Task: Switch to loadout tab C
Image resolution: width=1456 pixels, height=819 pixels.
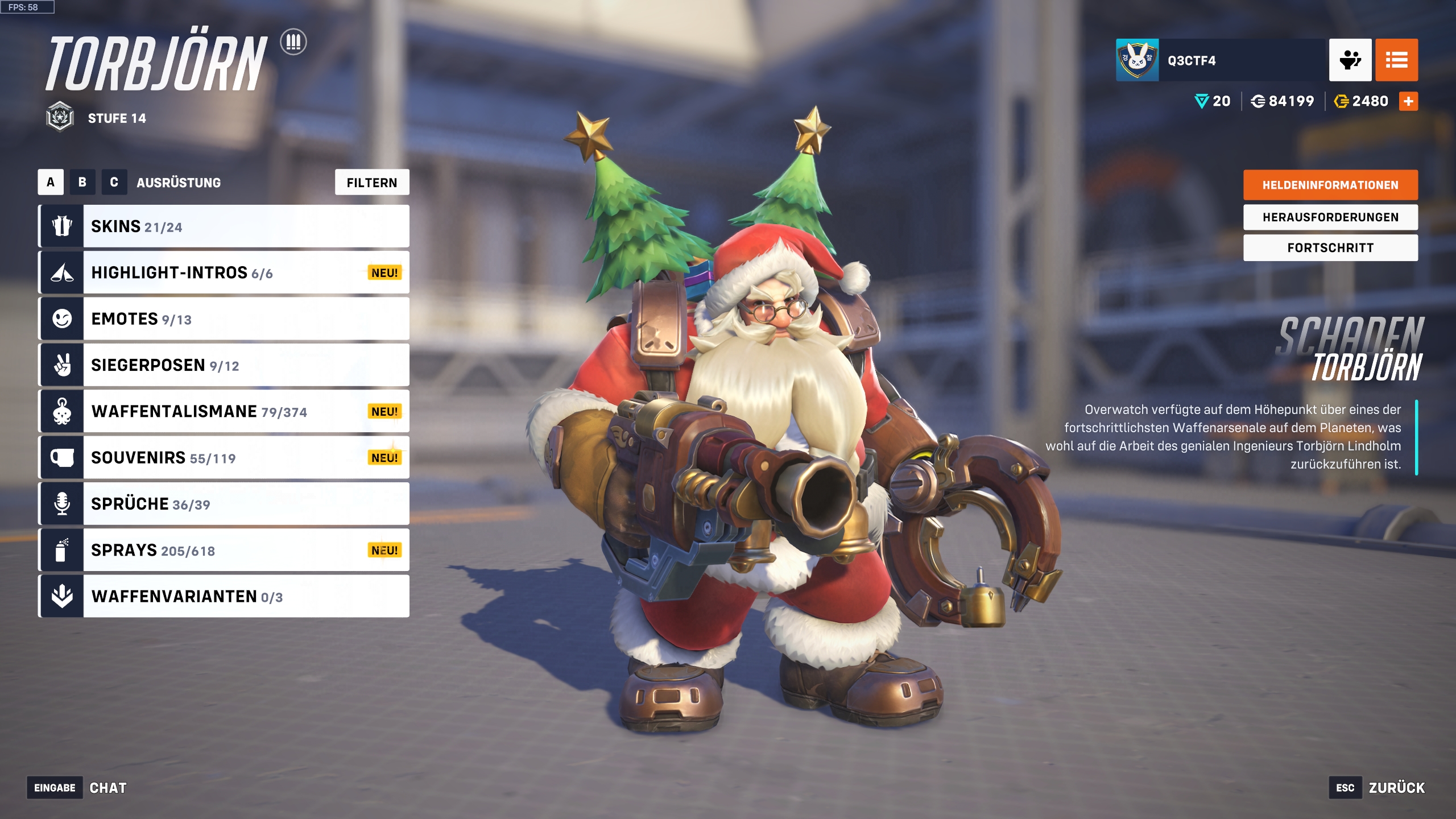Action: [115, 183]
